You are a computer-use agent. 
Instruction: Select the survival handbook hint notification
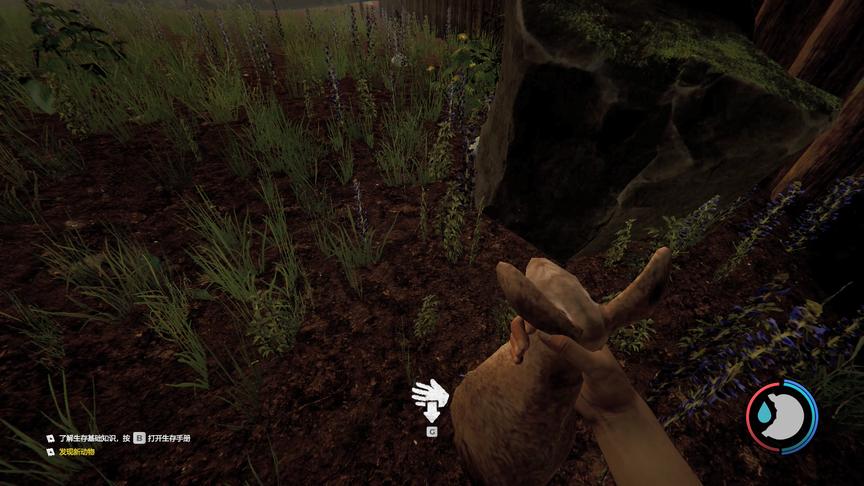pyautogui.click(x=123, y=438)
